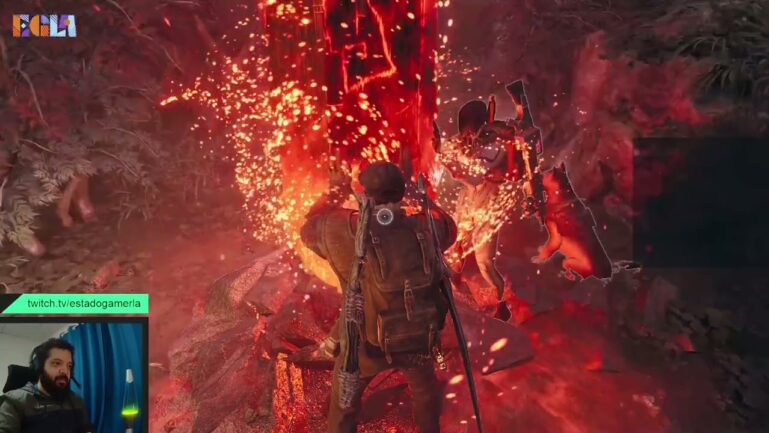The width and height of the screenshot is (769, 433).
Task: Click the EGLA logo overlay
Action: (x=44, y=25)
